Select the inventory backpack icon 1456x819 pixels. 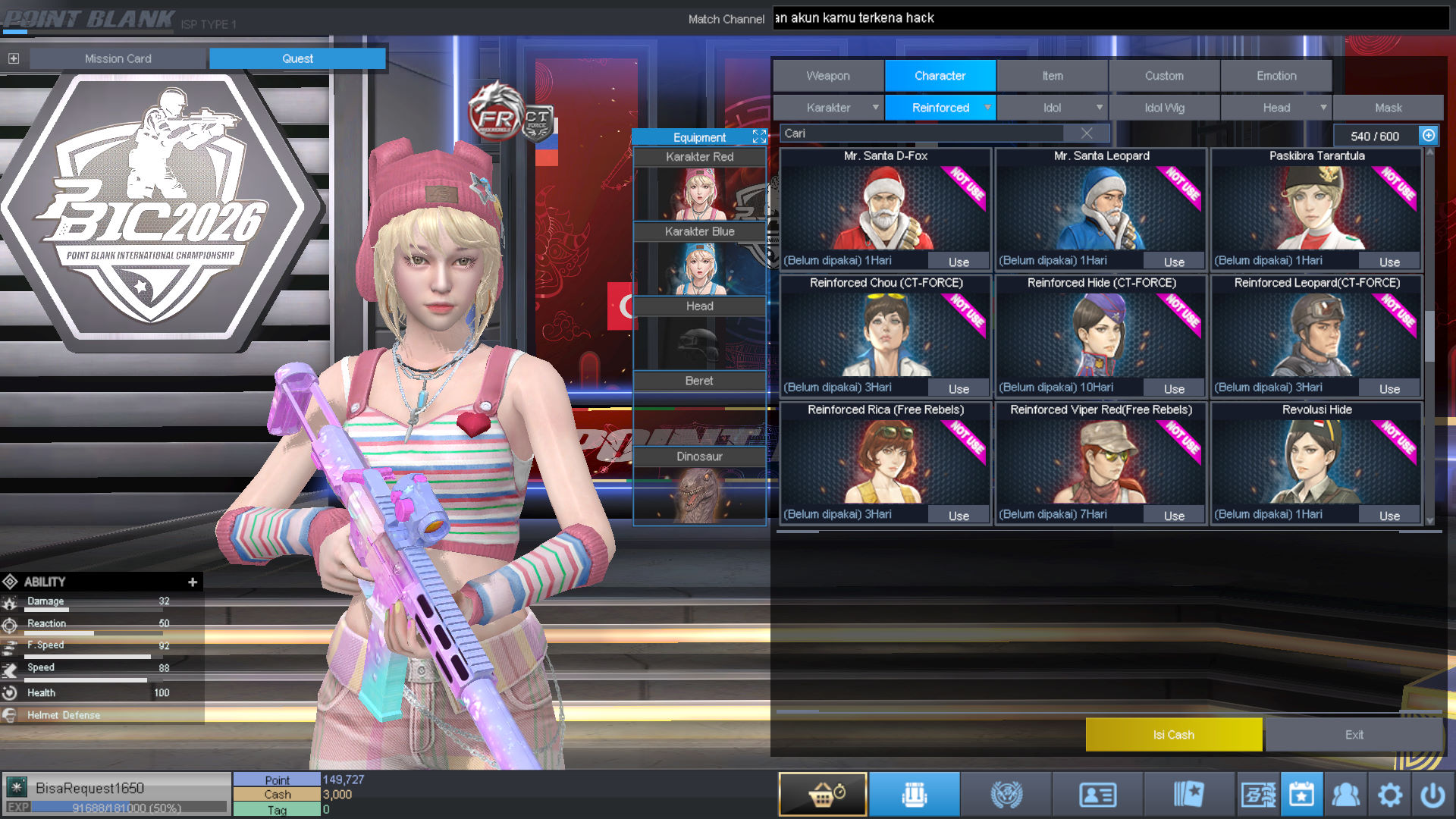[x=915, y=794]
